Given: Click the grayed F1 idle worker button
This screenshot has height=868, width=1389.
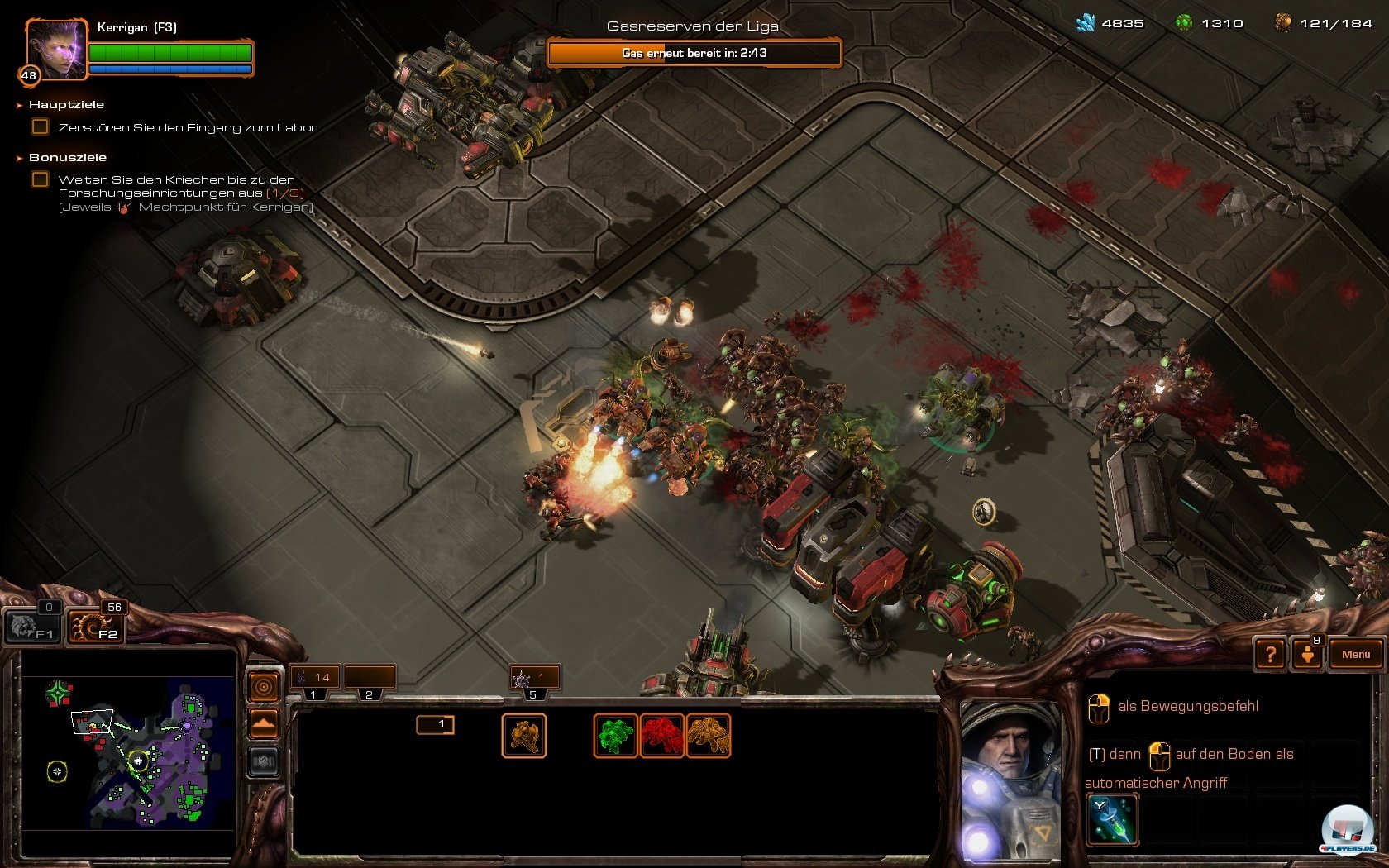Looking at the screenshot, I should 31,627.
